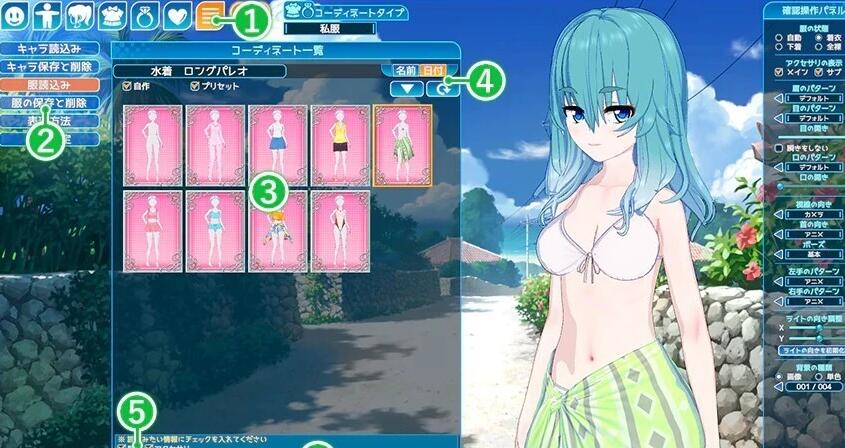The width and height of the screenshot is (845, 448).
Task: Sort coordinates by 名前
Action: pos(405,71)
